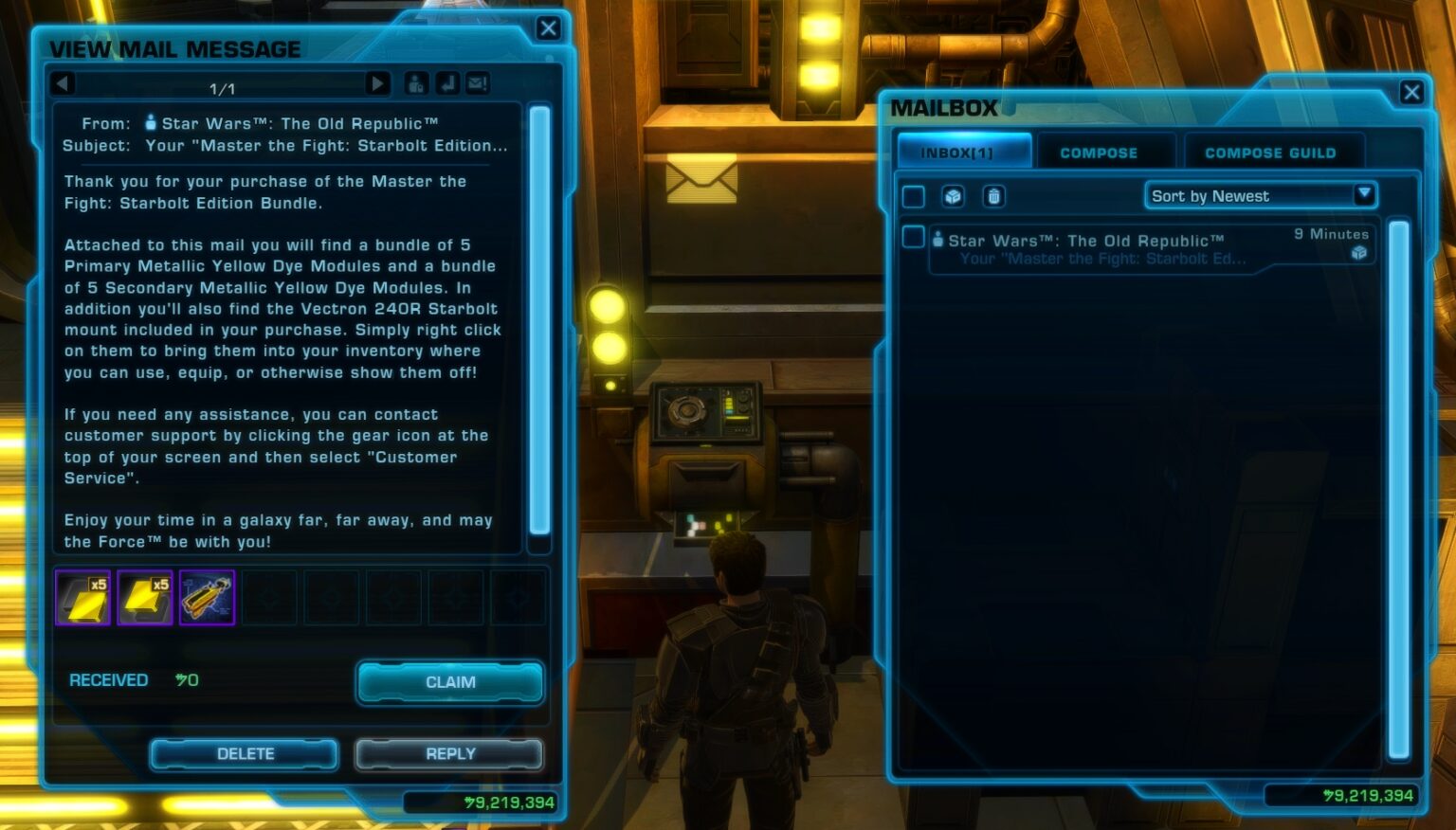Click the Vectron 240R Starbolt mount attachment icon
This screenshot has width=1456, height=830.
pyautogui.click(x=207, y=597)
